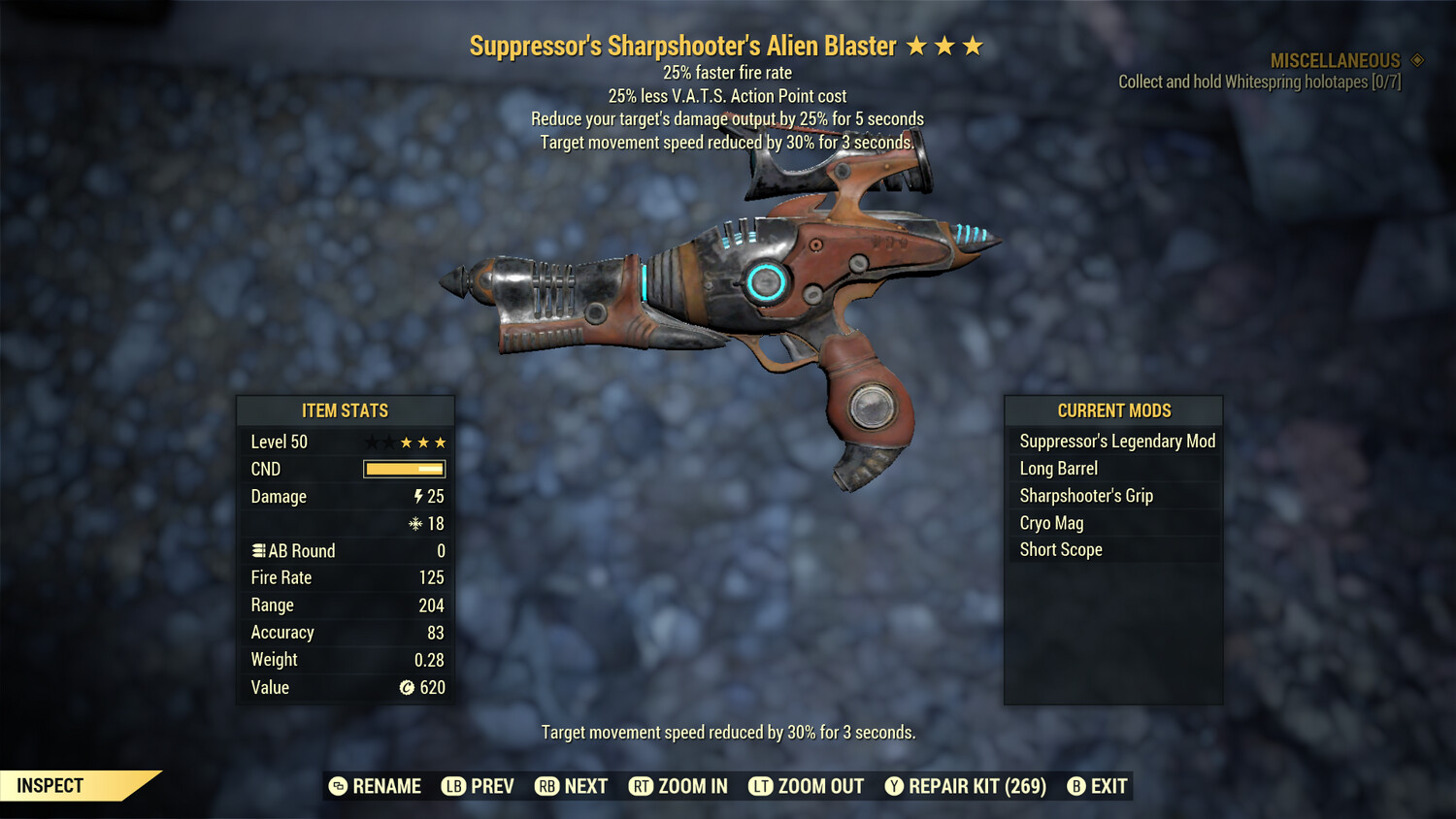Screen dimensions: 1456x819
Task: Expand the CURRENT MODS panel header
Action: coord(1112,410)
